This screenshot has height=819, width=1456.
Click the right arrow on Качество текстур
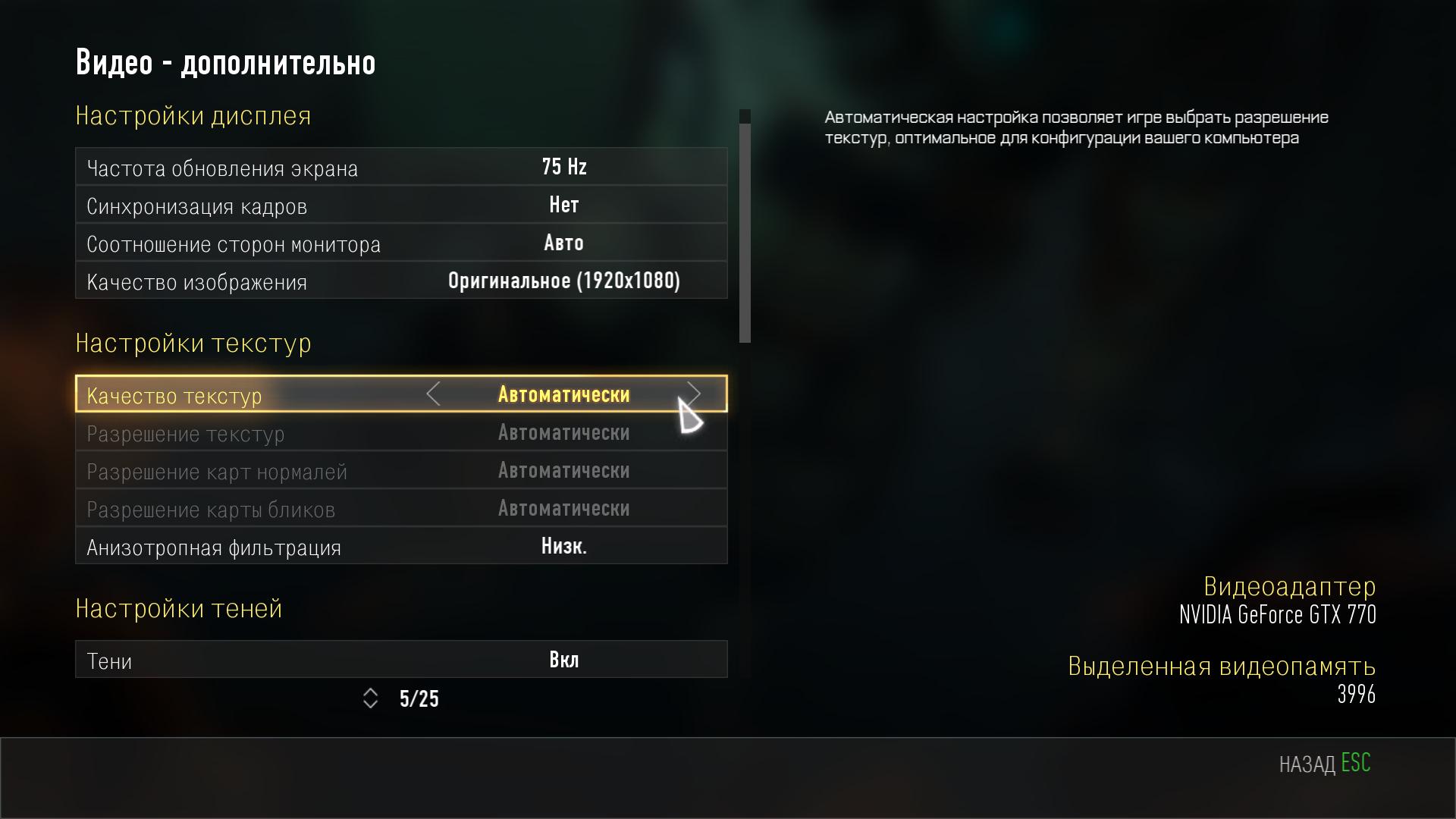(693, 394)
